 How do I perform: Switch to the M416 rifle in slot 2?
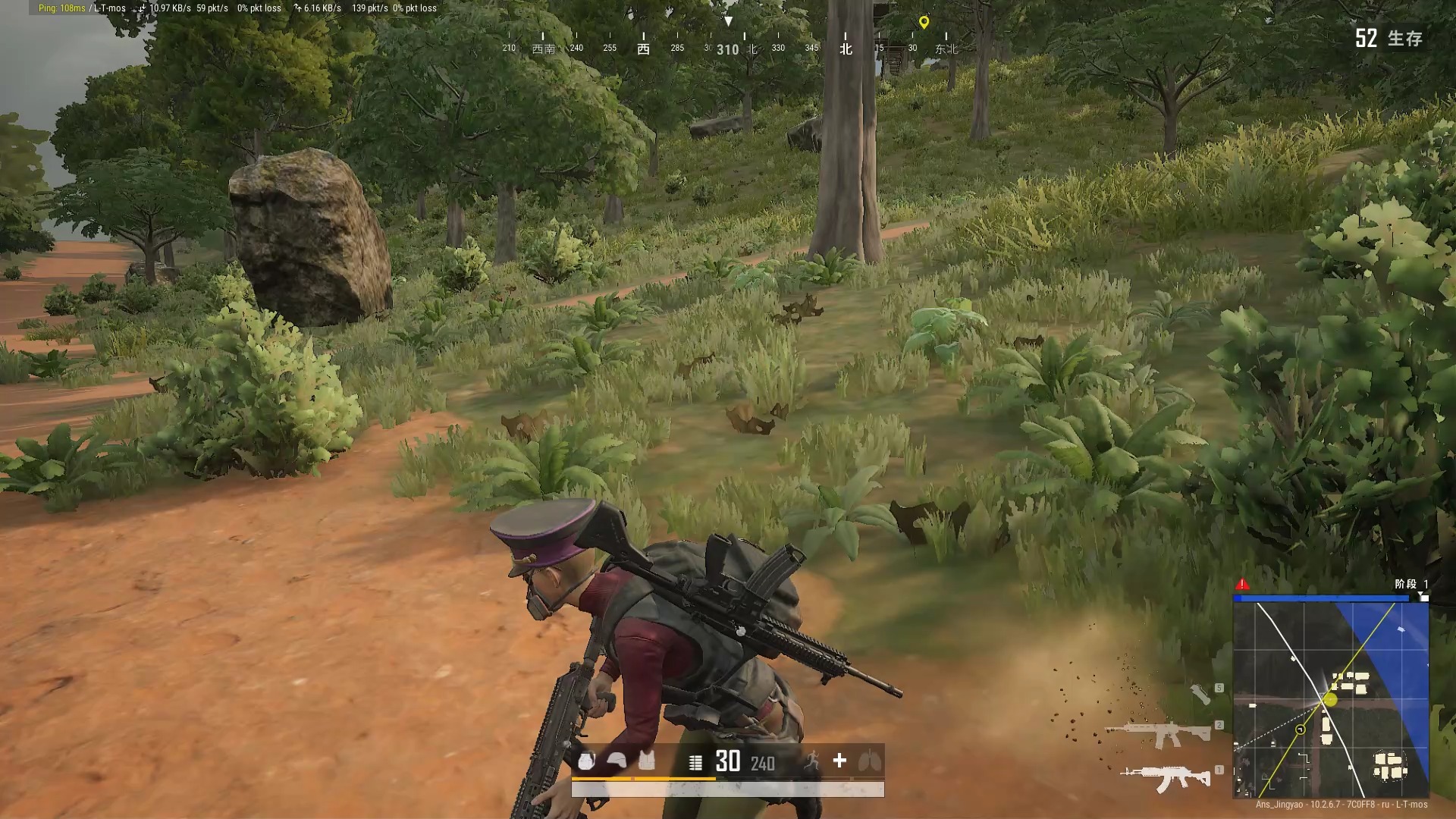coord(1159,733)
